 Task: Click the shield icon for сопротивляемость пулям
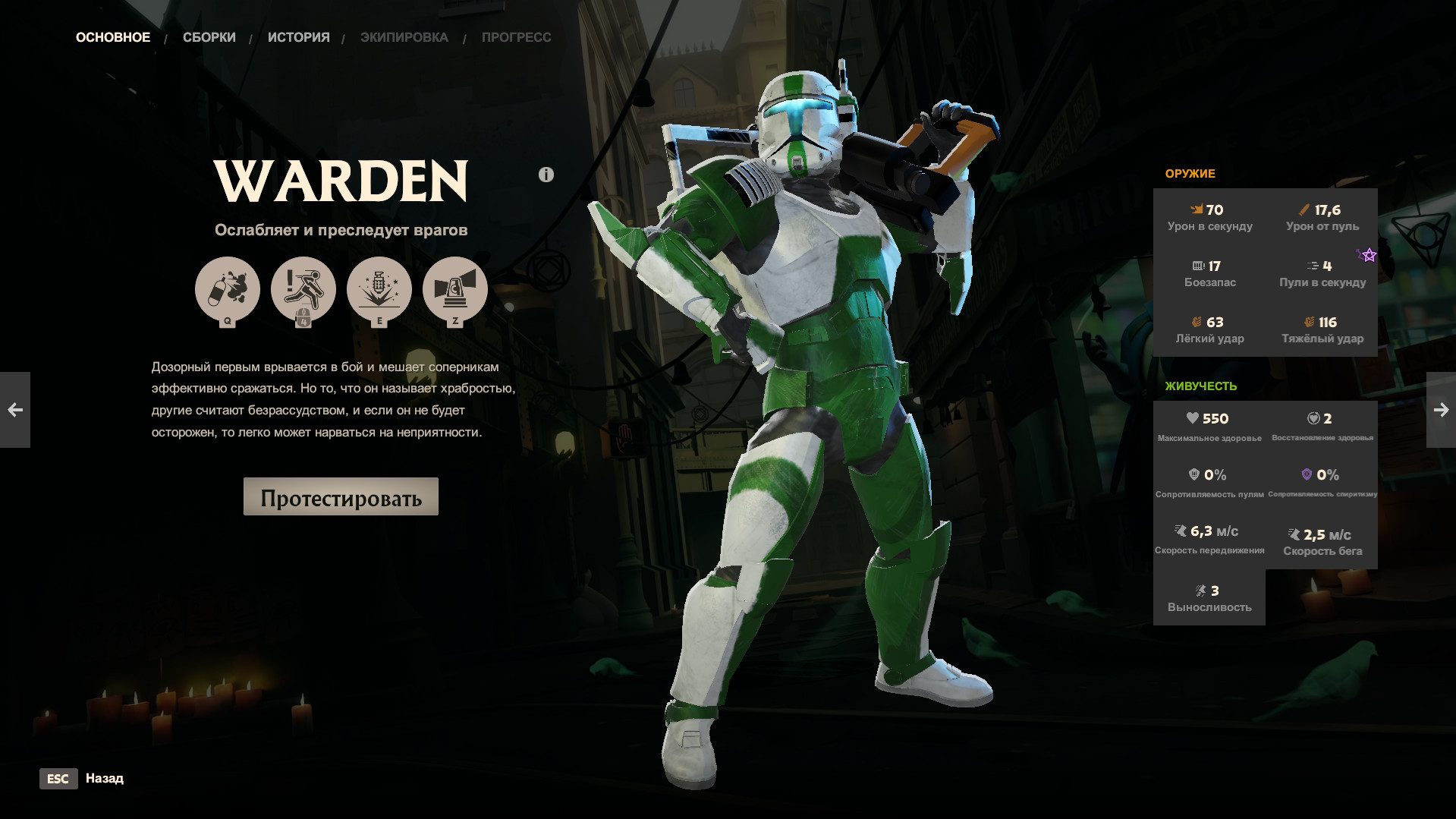[x=1195, y=475]
